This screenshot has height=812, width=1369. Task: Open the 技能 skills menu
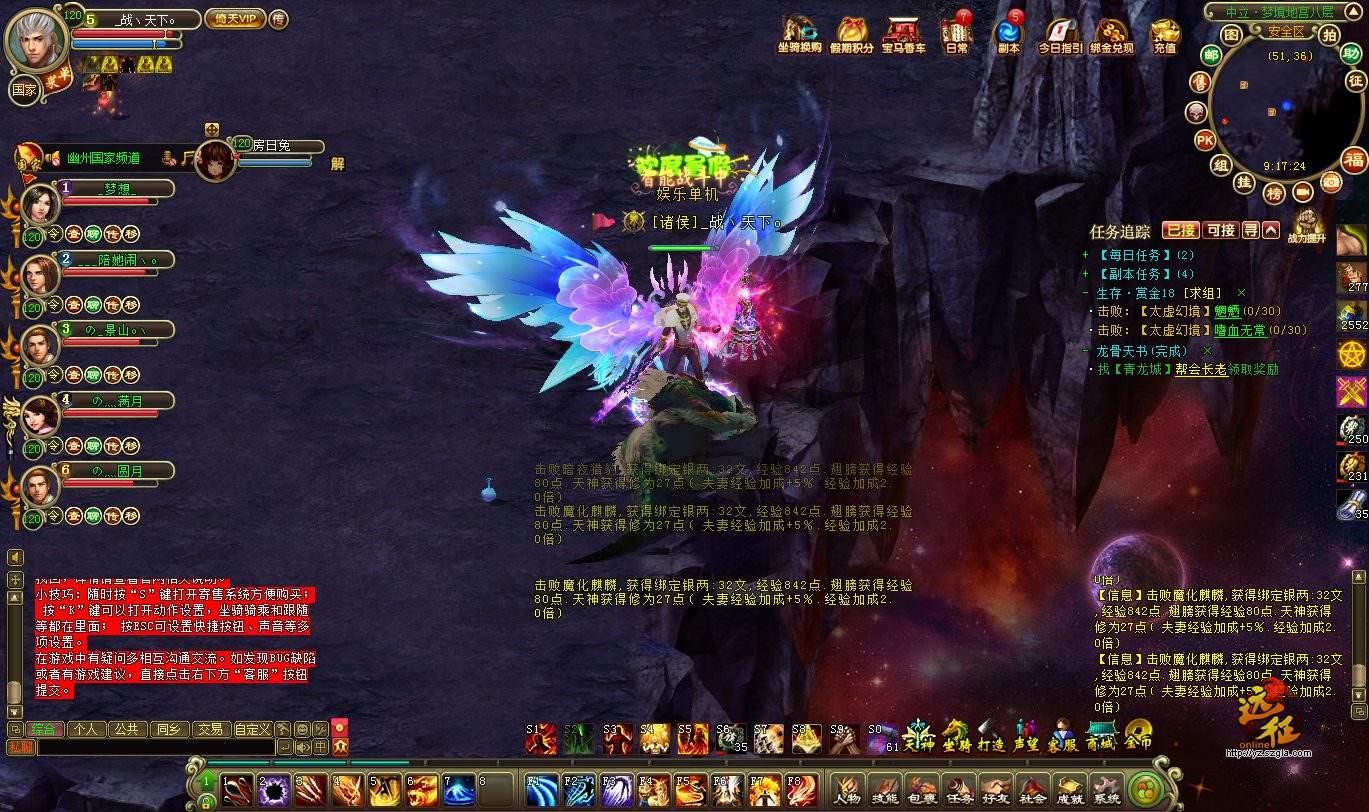click(884, 788)
